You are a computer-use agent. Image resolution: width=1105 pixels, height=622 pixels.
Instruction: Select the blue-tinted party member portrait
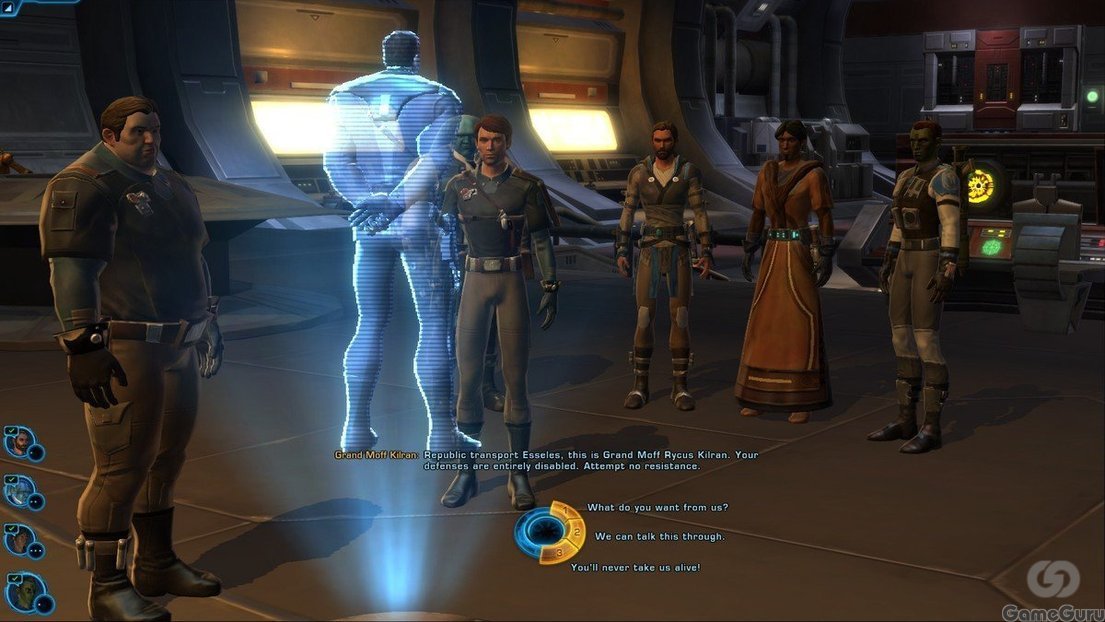(x=18, y=490)
